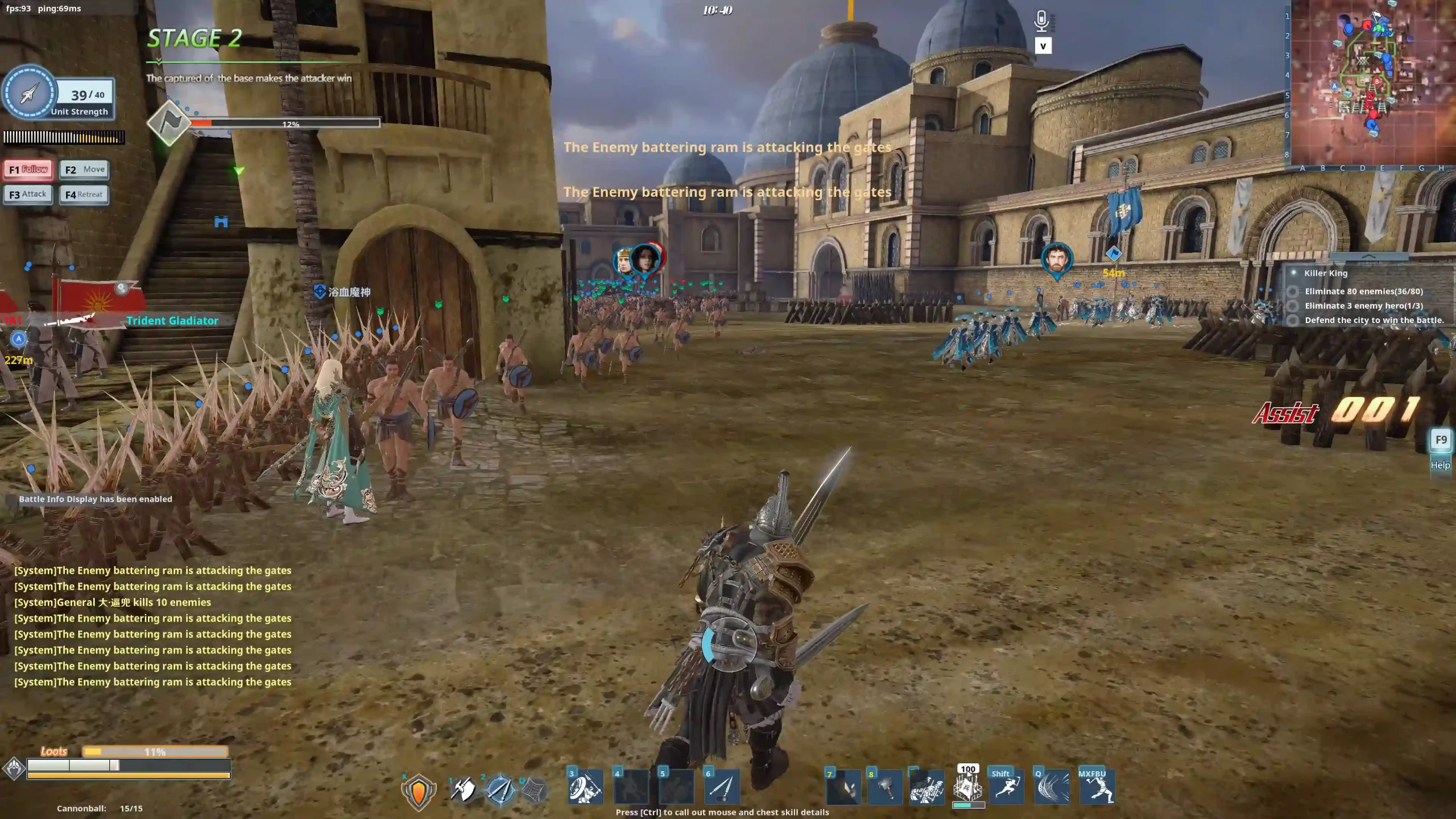The width and height of the screenshot is (1456, 819).
Task: Activate the MXFBU kick skill icon
Action: [1097, 788]
